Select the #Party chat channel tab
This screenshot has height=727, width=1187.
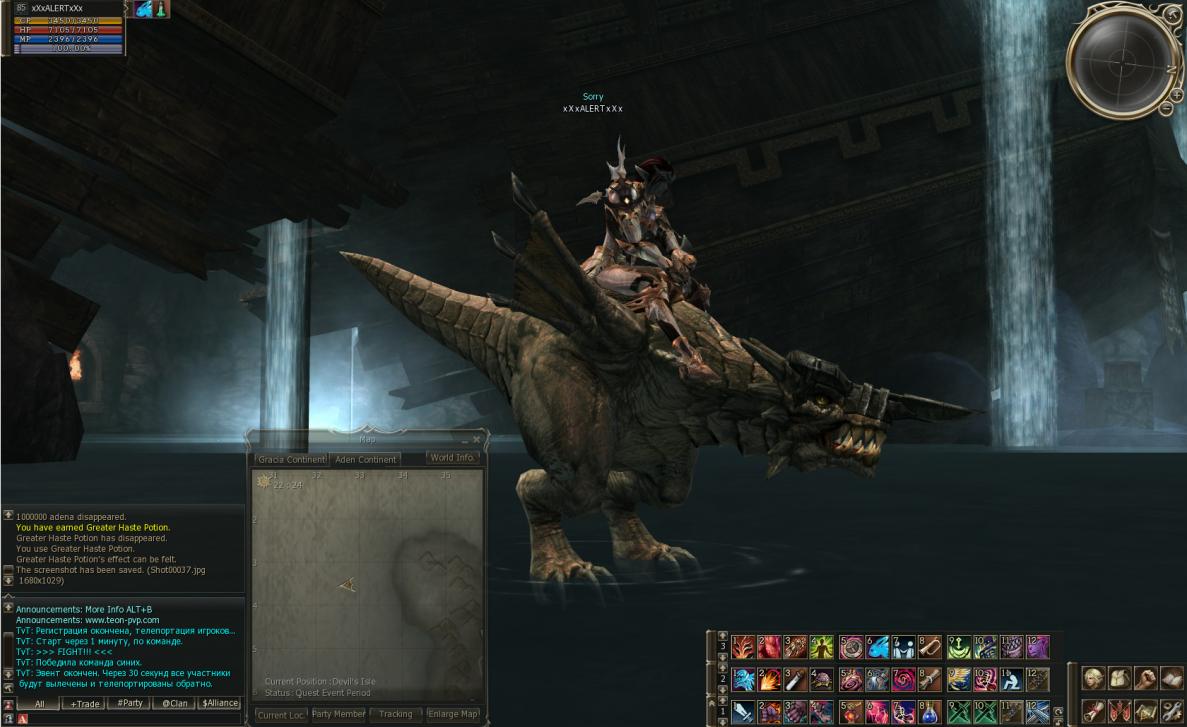pyautogui.click(x=130, y=703)
